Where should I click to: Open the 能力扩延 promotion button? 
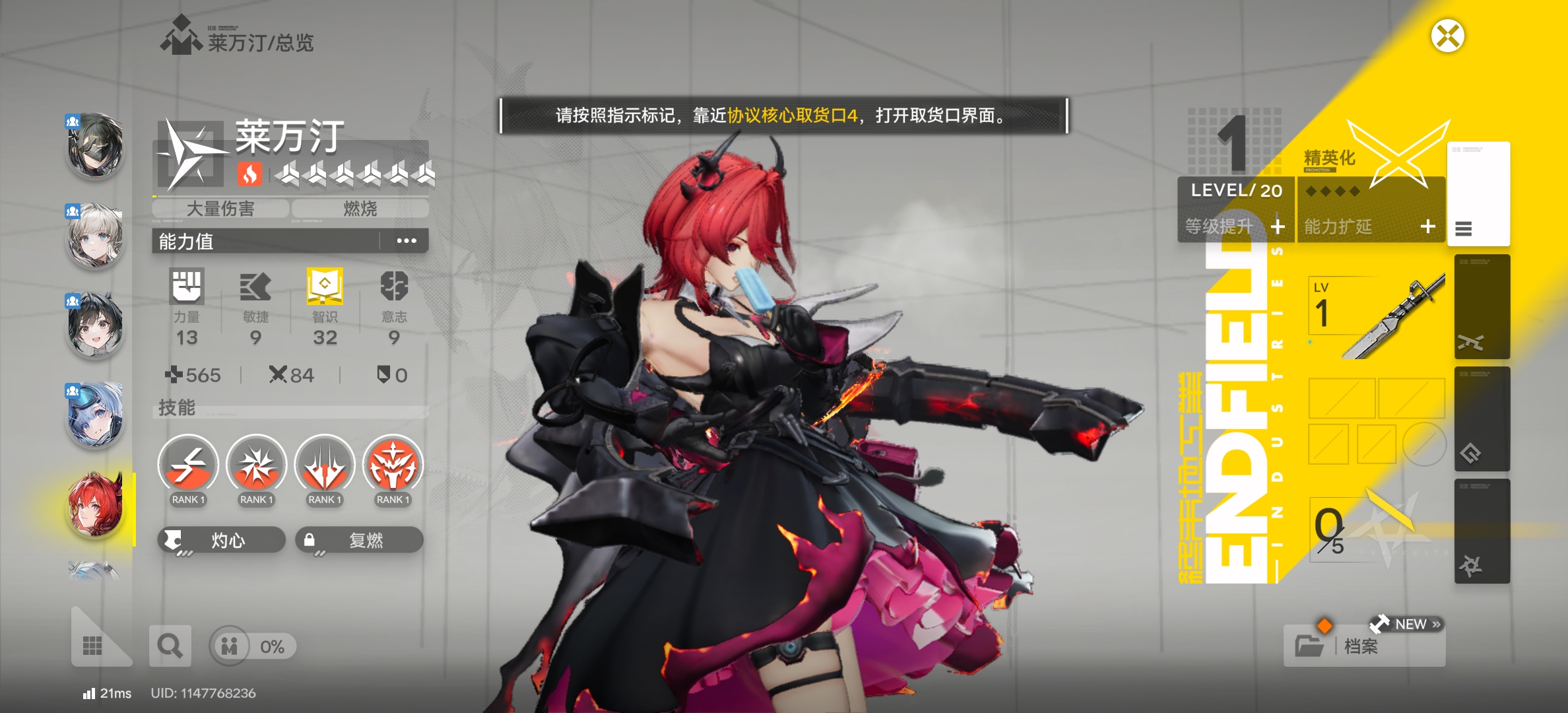coord(1370,226)
